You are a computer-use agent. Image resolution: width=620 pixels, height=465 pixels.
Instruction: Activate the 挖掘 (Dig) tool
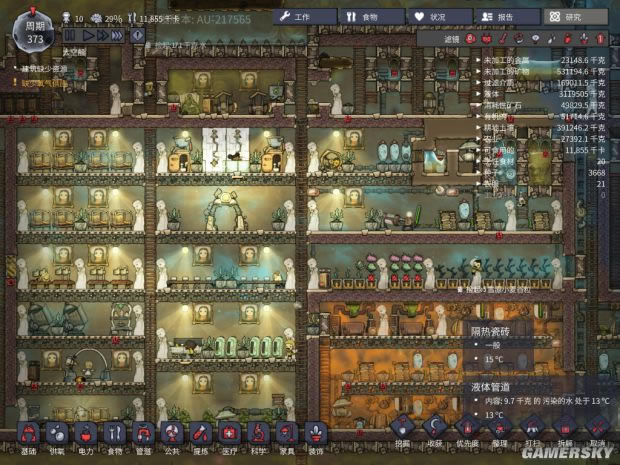click(402, 428)
